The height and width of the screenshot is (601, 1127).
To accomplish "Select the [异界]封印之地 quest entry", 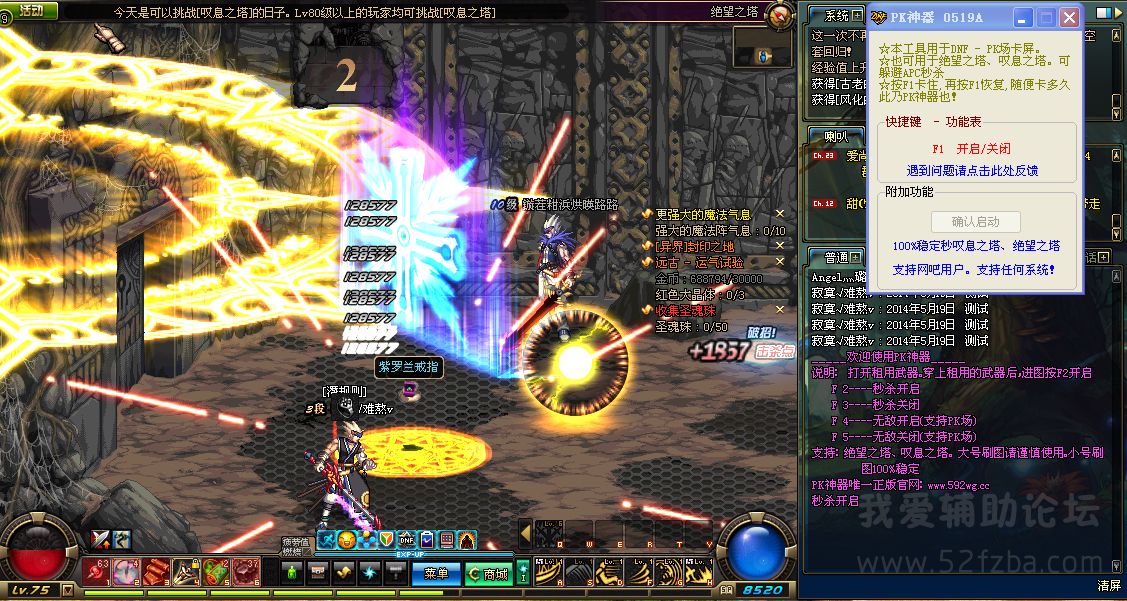I will tap(694, 246).
